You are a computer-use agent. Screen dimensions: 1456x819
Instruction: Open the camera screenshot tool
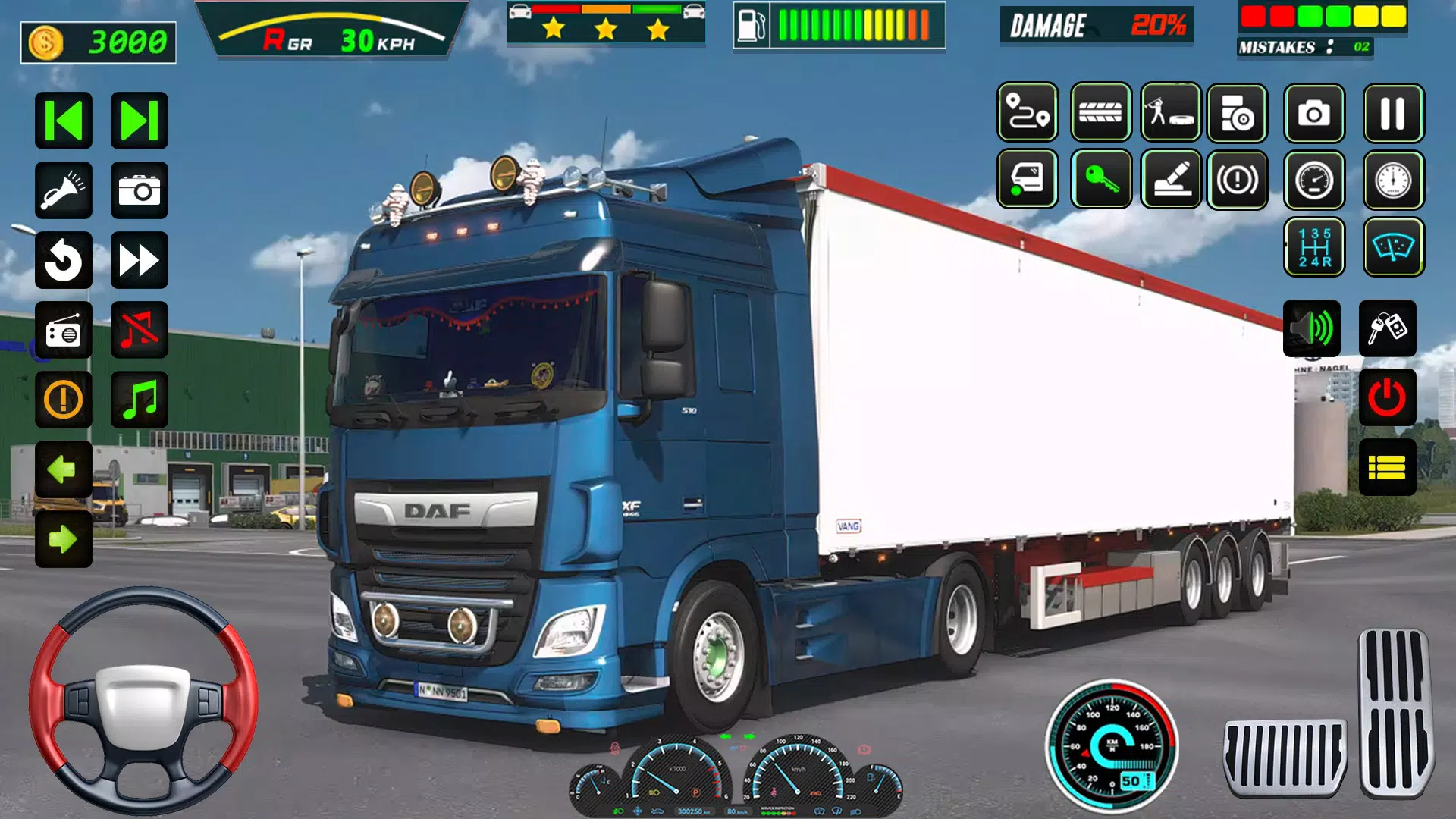1315,114
